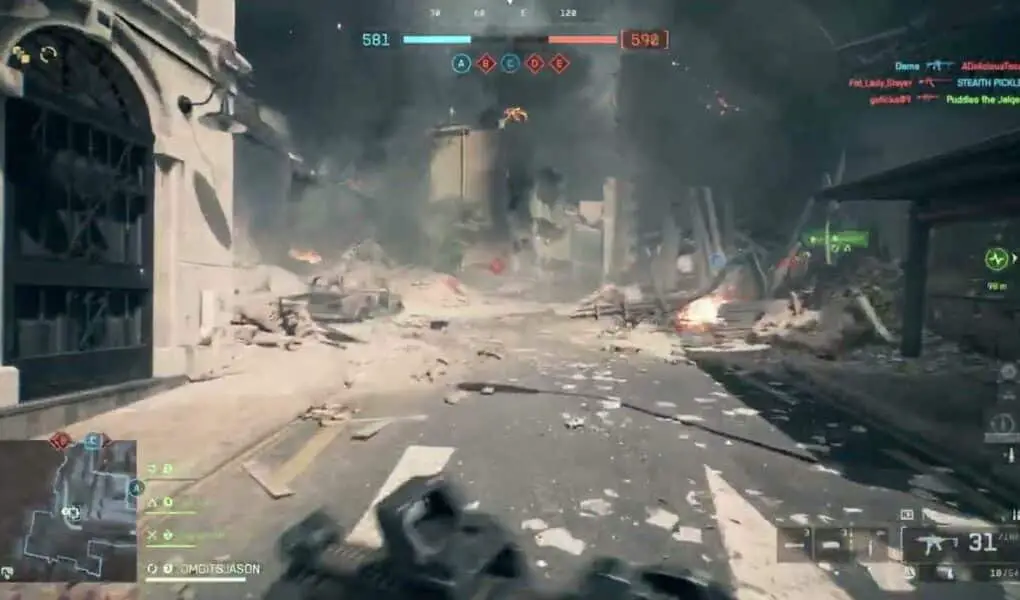Screen dimensions: 1020x600
Task: Open the minimap
Action: point(68,510)
